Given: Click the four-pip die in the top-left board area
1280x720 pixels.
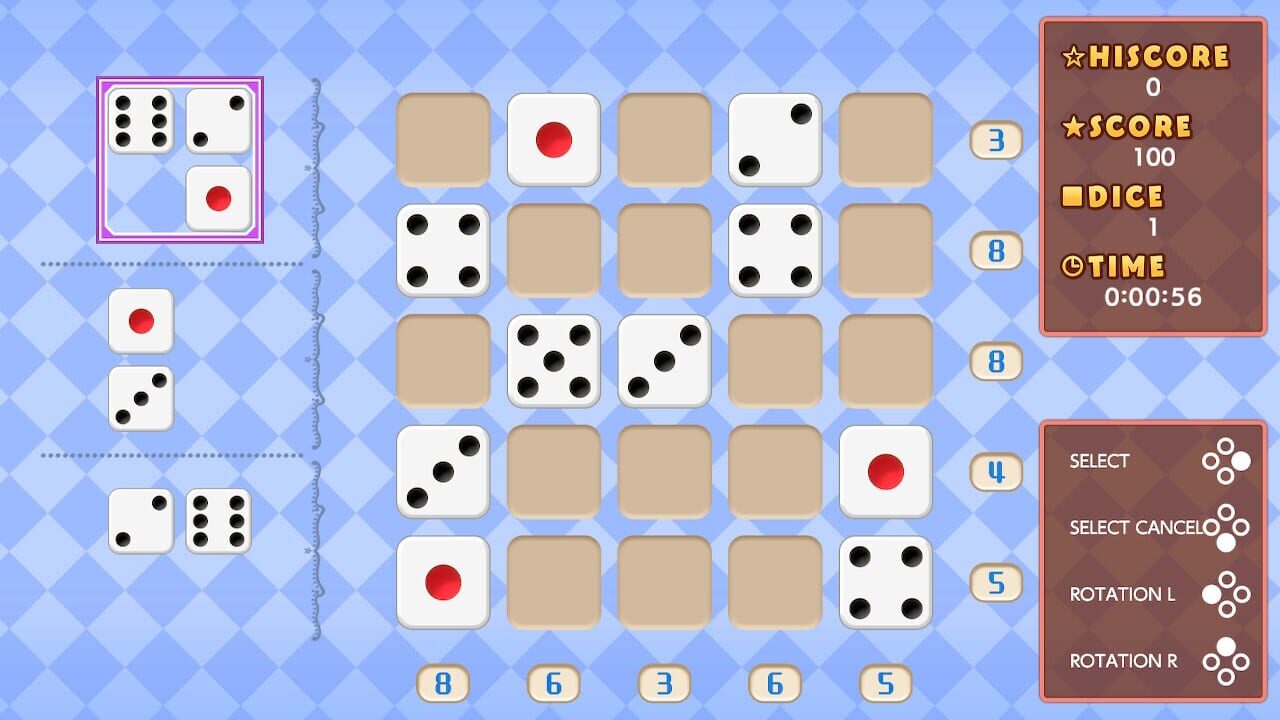Looking at the screenshot, I should pos(443,249).
